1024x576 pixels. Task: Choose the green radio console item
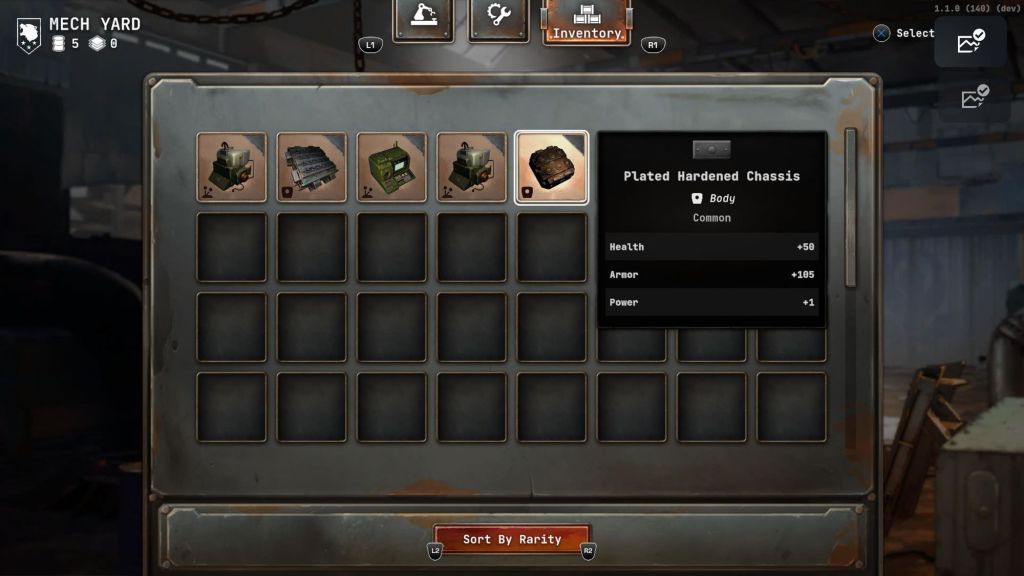tap(391, 167)
